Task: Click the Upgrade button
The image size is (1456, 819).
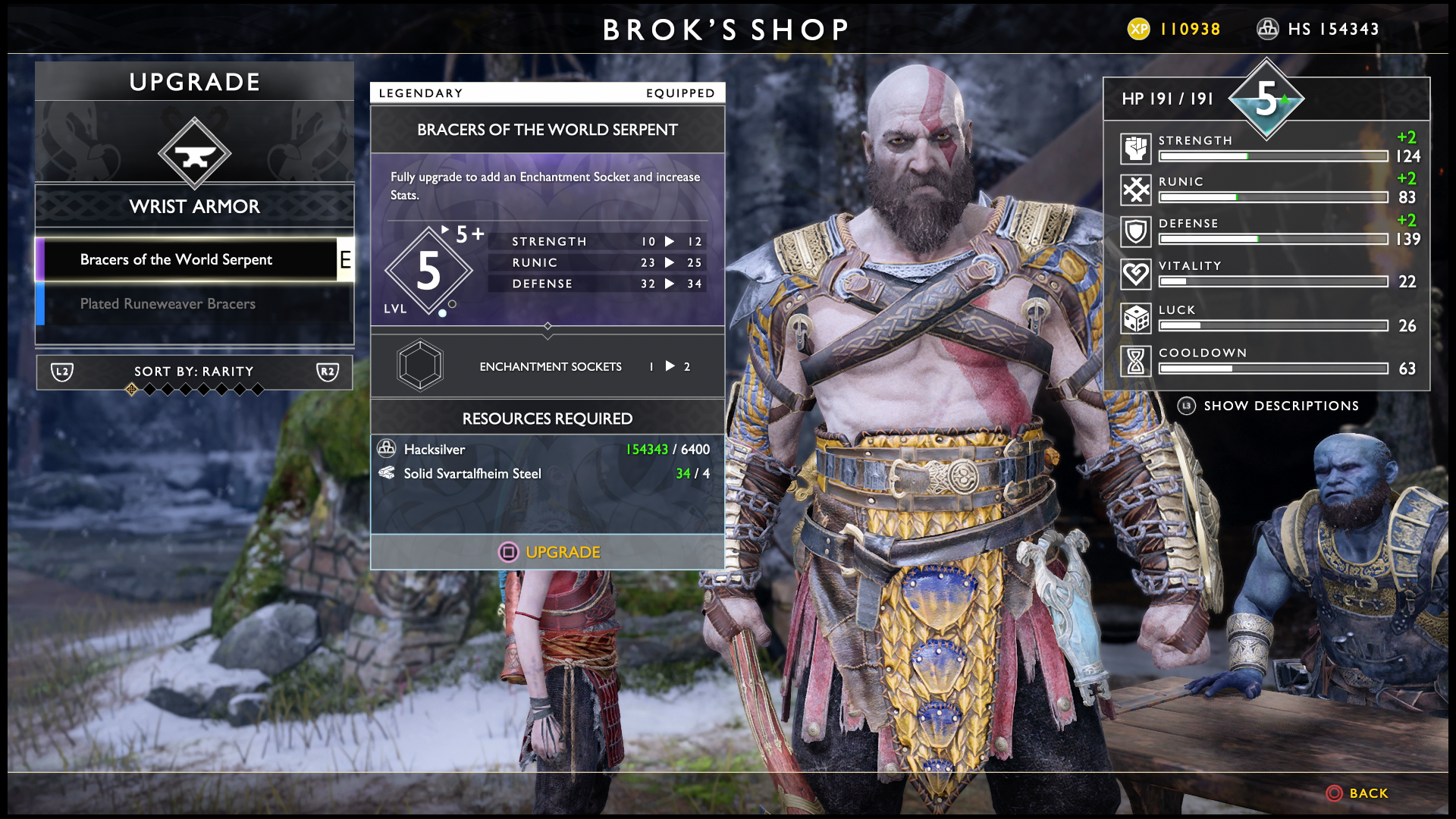Action: [548, 552]
